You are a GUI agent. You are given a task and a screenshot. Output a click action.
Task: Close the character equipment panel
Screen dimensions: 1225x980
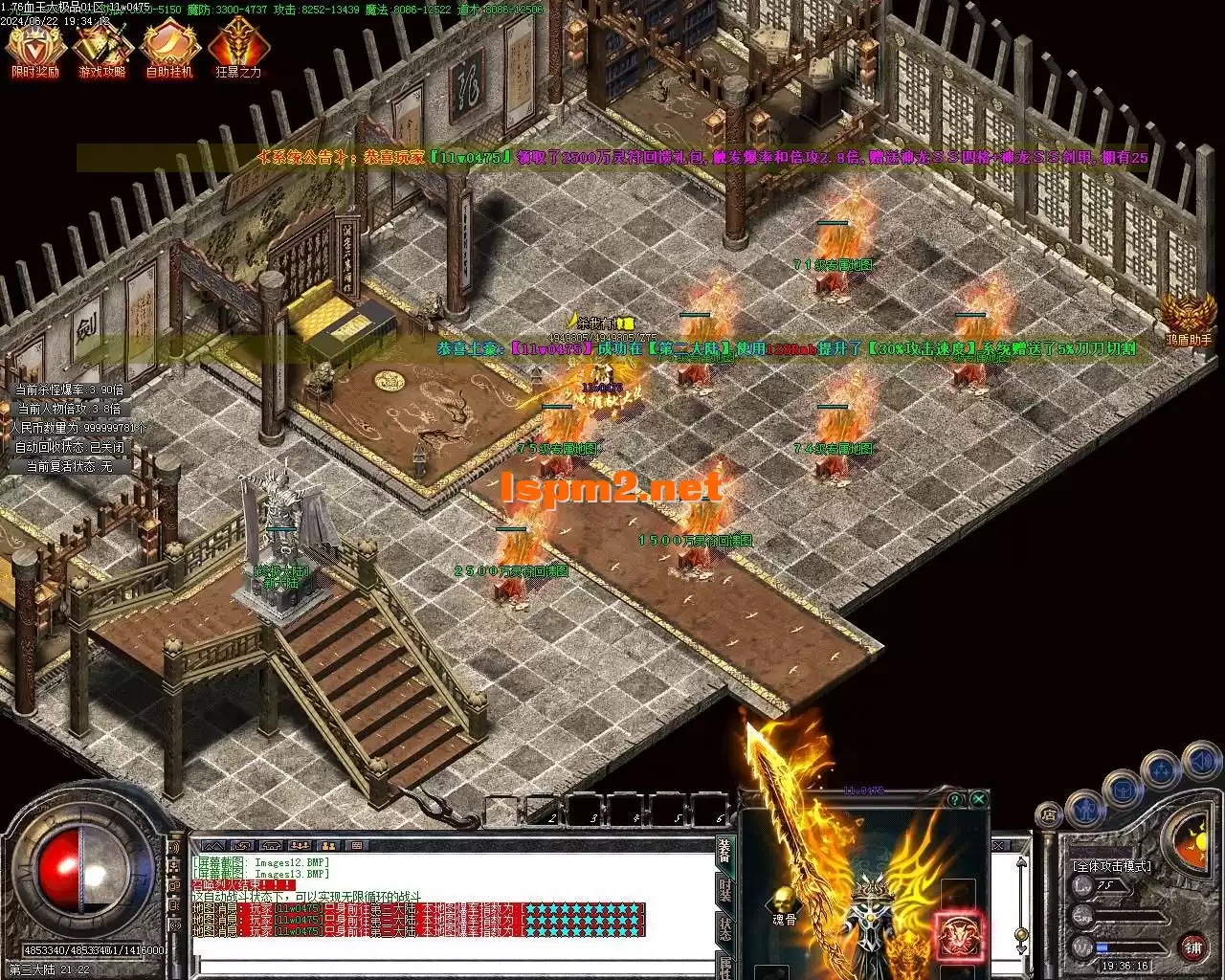(x=978, y=799)
